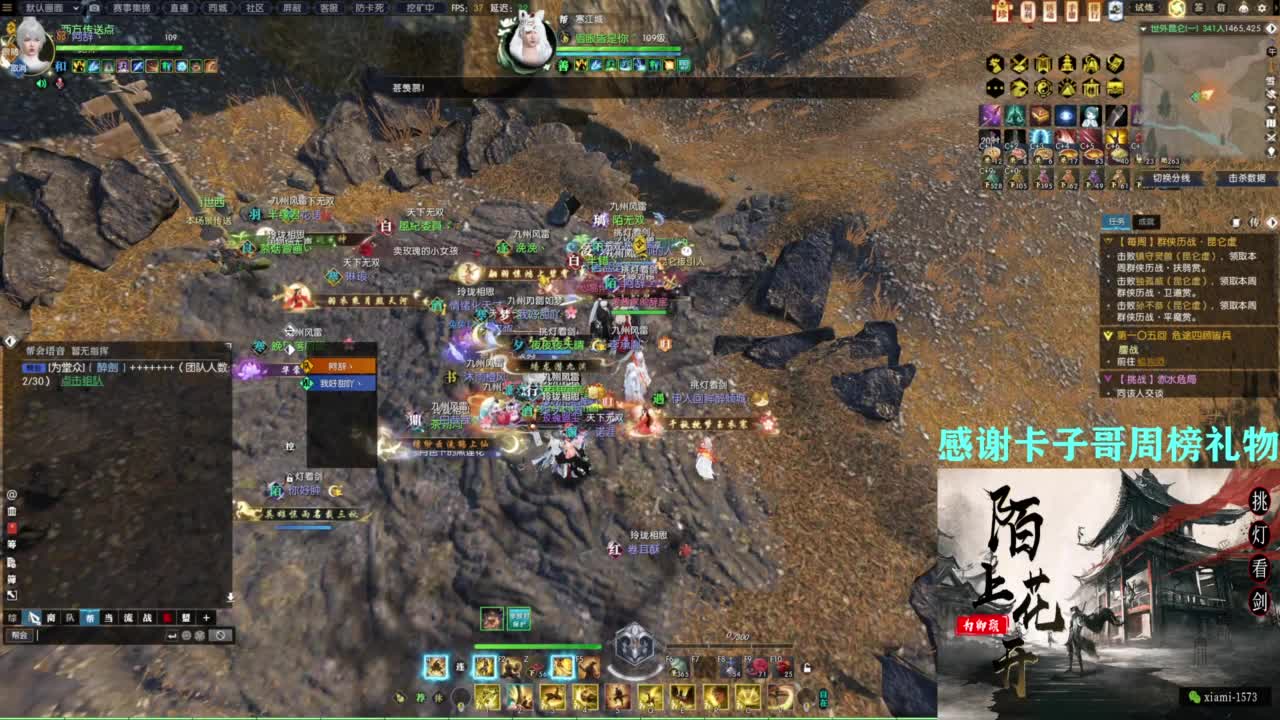Image resolution: width=1280 pixels, height=720 pixels.
Task: Collapse the minimap with its side arrow
Action: [x=1270, y=29]
